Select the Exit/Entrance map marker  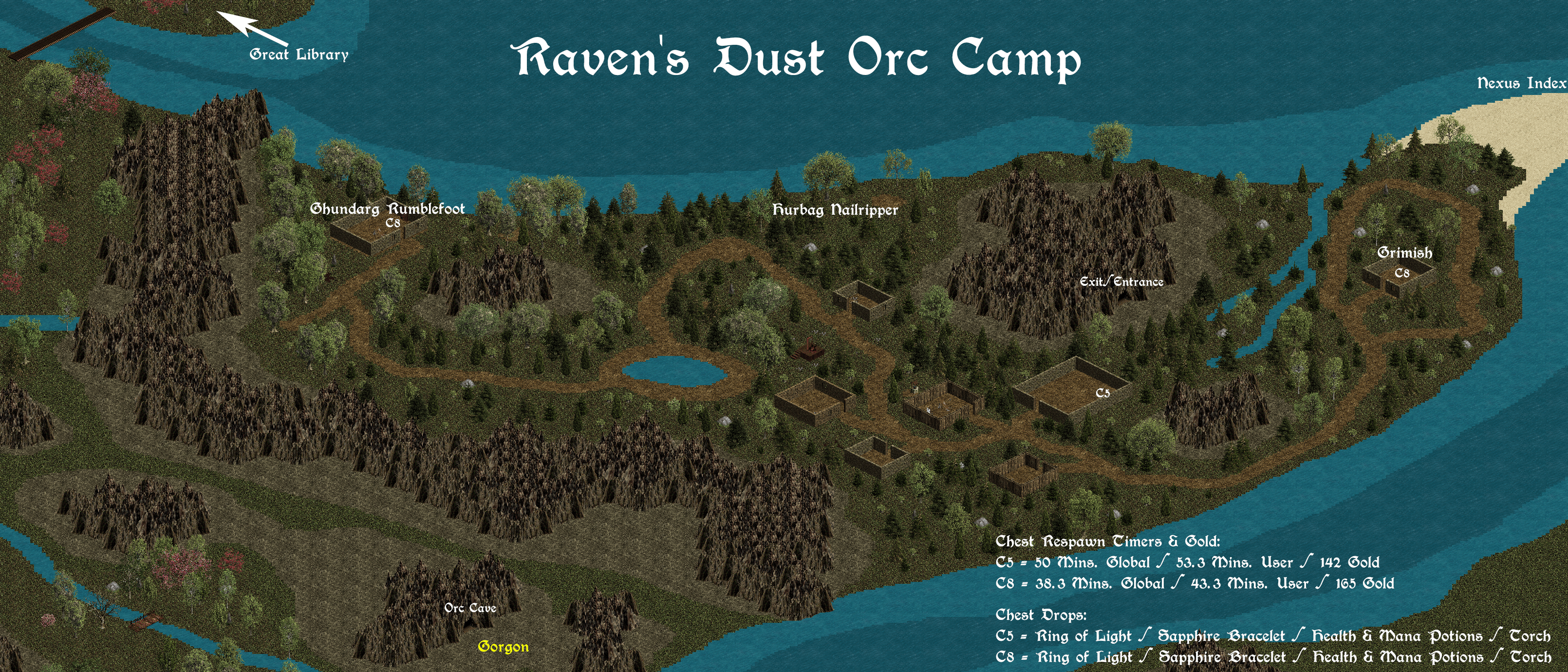pyautogui.click(x=1121, y=282)
